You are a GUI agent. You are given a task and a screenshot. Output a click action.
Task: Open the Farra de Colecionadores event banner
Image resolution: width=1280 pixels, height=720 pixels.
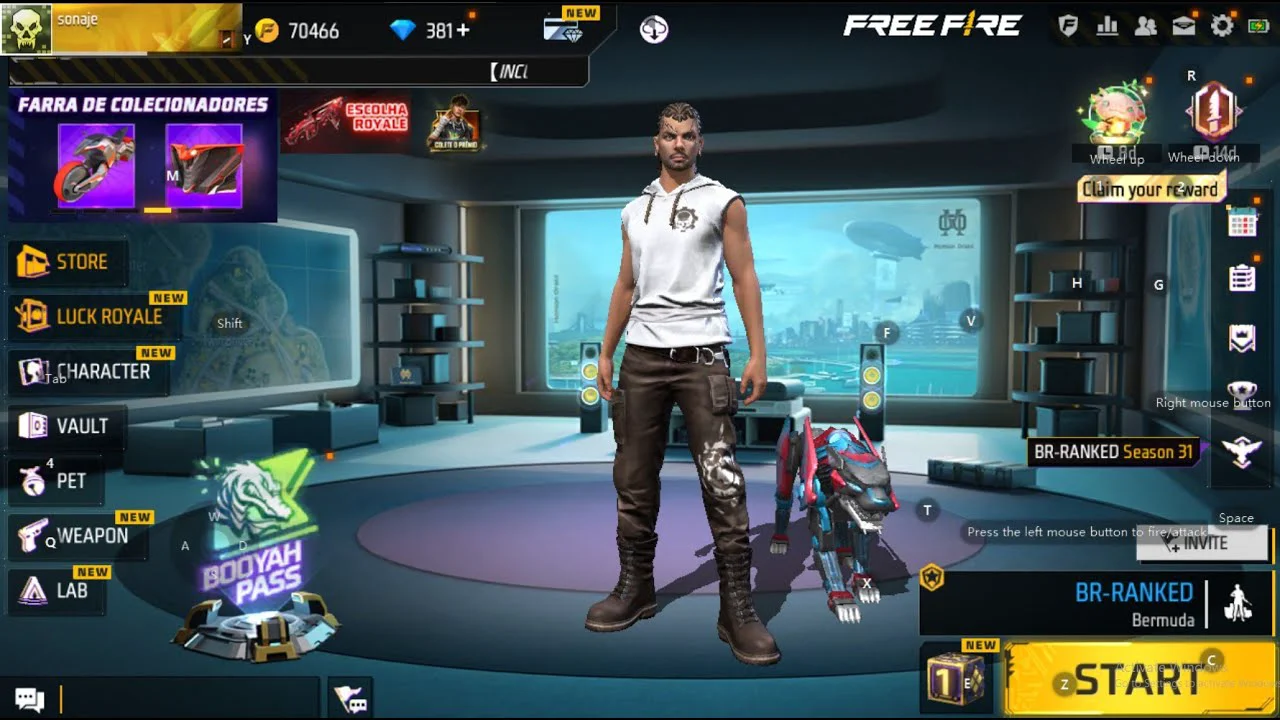142,155
